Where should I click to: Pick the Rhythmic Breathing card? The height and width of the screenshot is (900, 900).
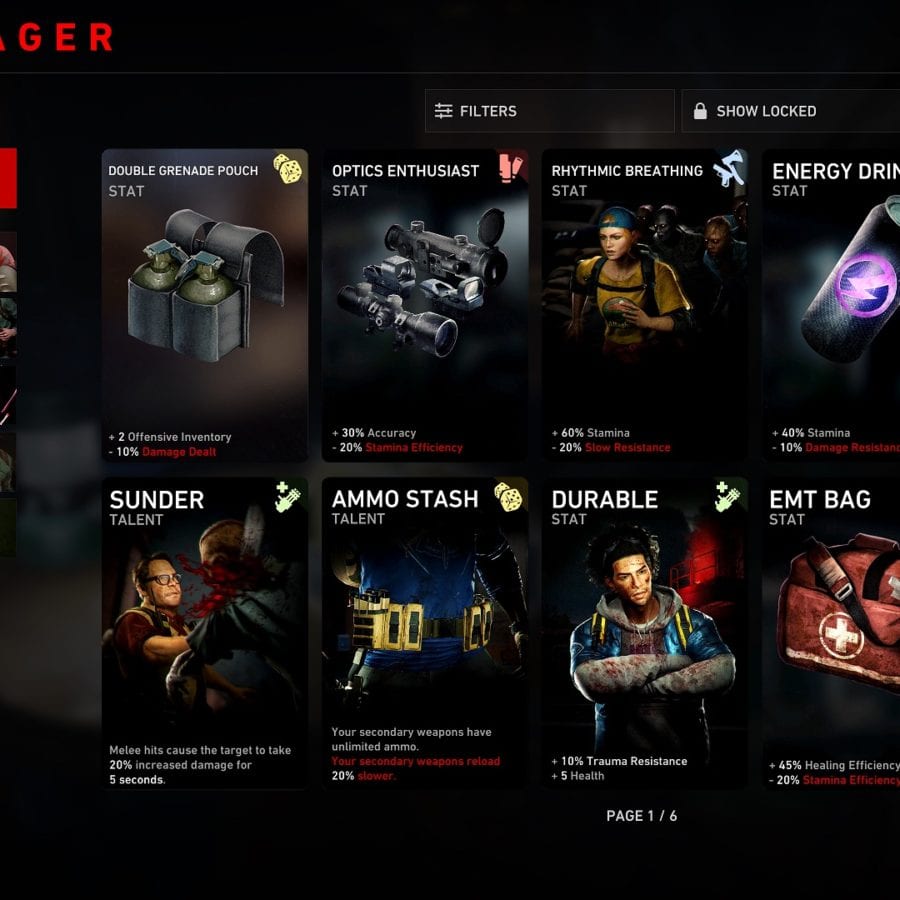click(644, 305)
